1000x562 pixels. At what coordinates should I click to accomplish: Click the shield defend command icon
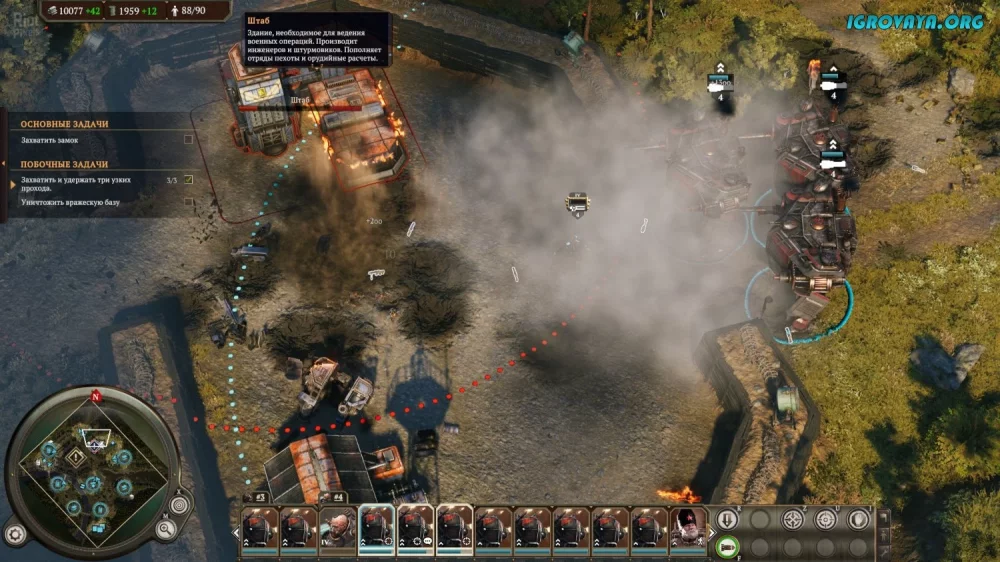(858, 519)
